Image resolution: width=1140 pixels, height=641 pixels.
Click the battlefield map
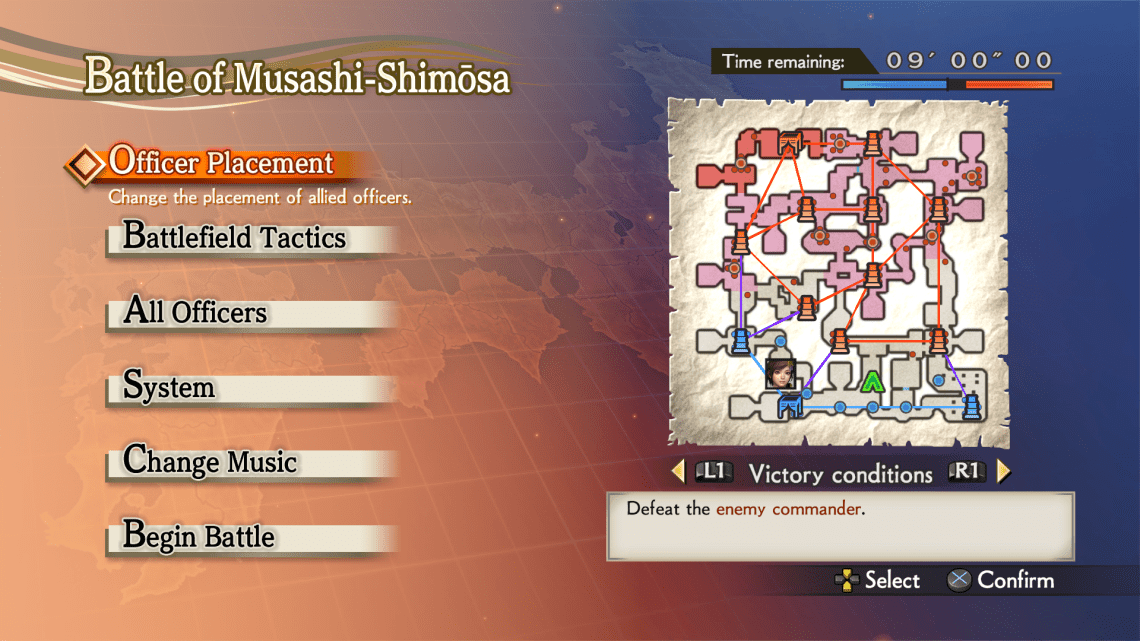pyautogui.click(x=838, y=271)
